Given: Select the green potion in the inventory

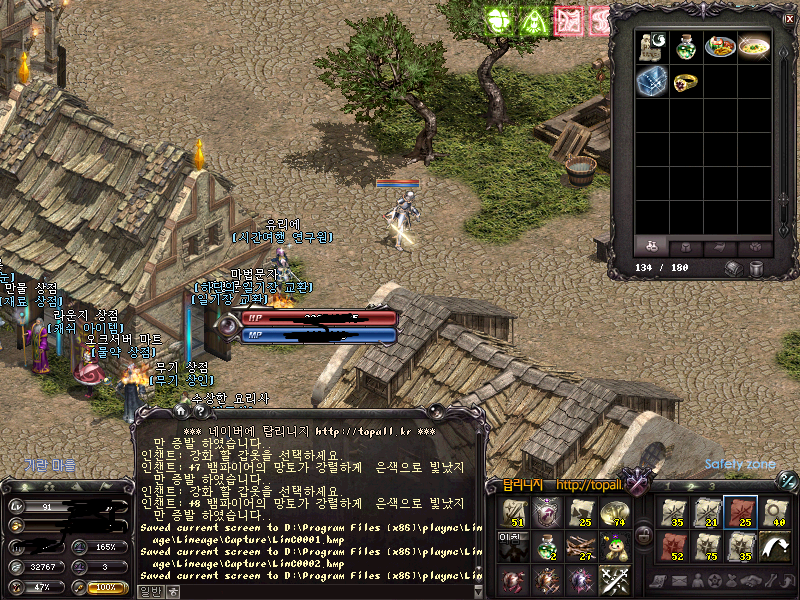Looking at the screenshot, I should click(686, 47).
